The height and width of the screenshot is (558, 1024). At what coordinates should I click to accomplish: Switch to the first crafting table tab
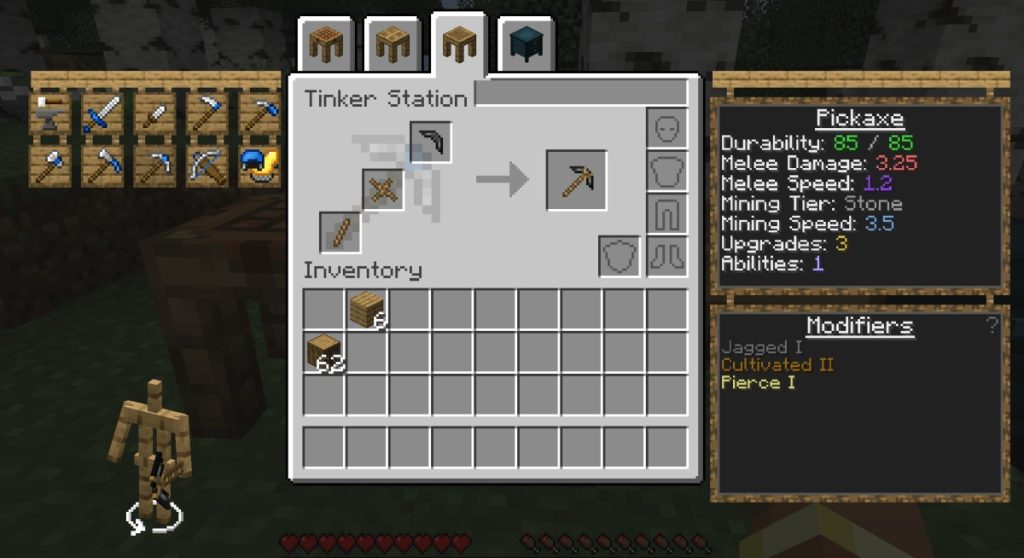pos(327,44)
